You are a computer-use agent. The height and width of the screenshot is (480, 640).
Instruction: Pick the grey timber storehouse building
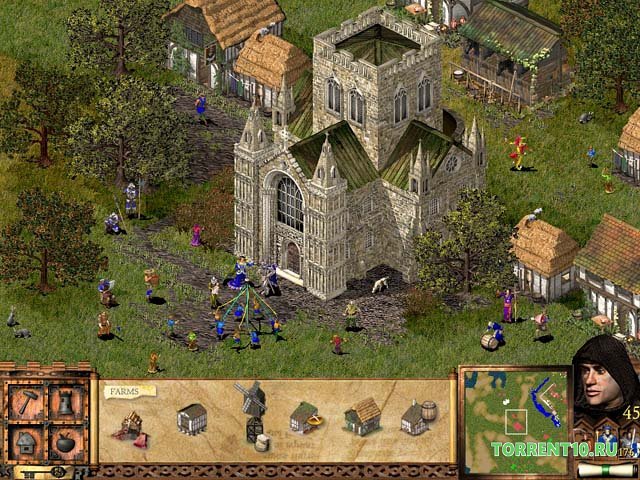191,419
